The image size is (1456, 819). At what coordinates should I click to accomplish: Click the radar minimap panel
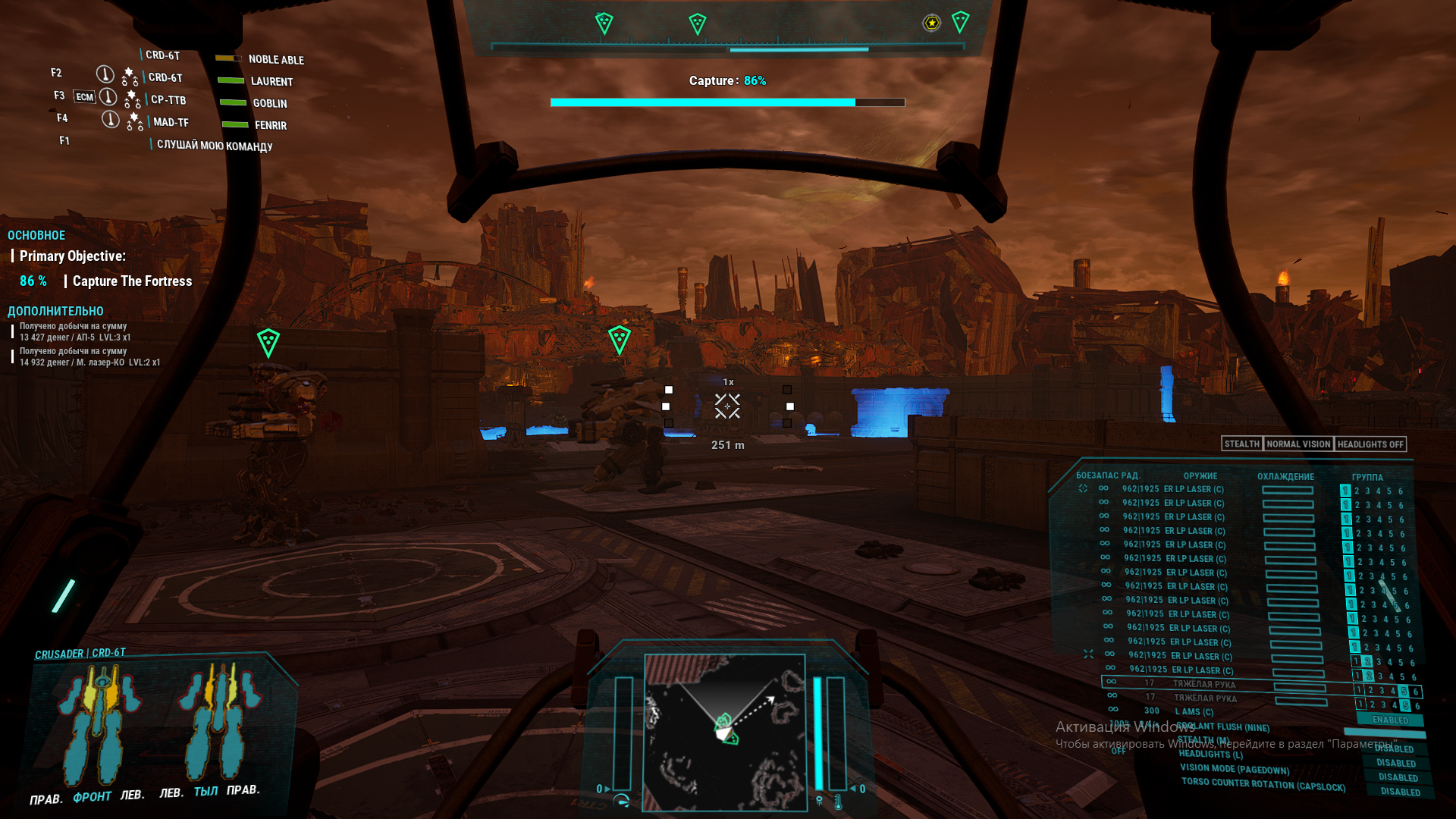[723, 732]
